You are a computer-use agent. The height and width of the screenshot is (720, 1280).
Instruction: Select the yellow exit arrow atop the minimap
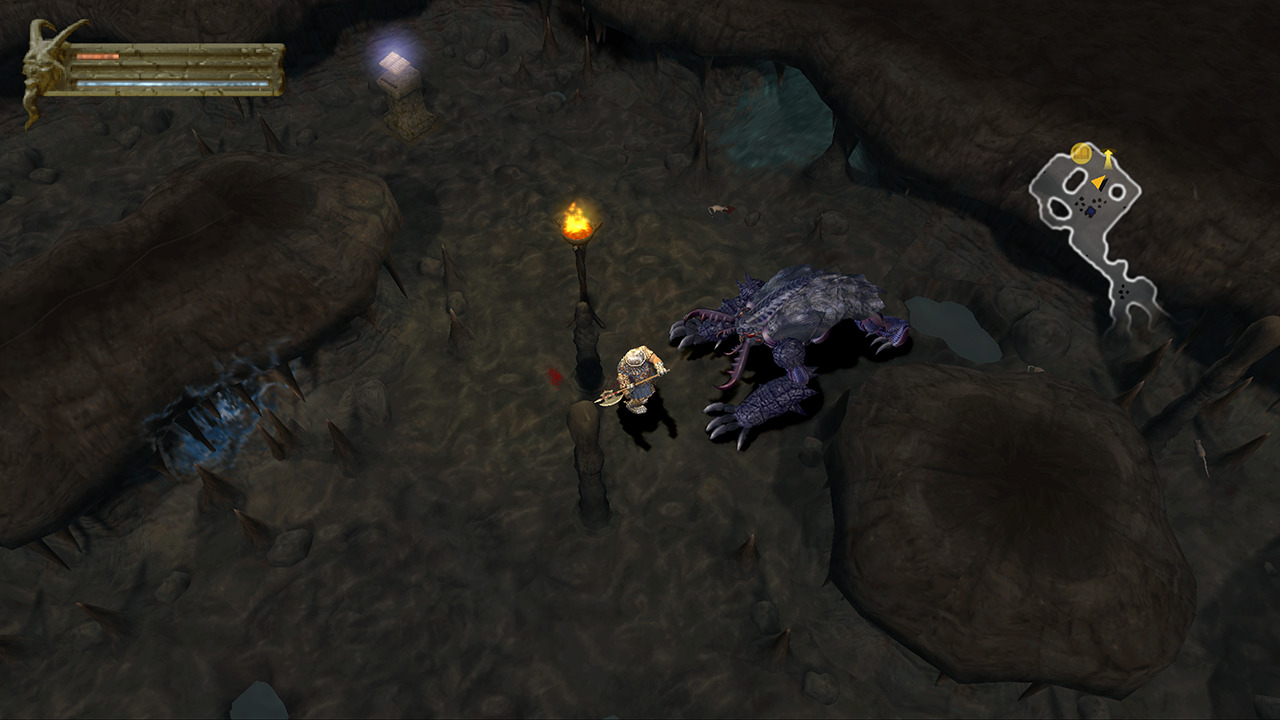[x=1109, y=156]
